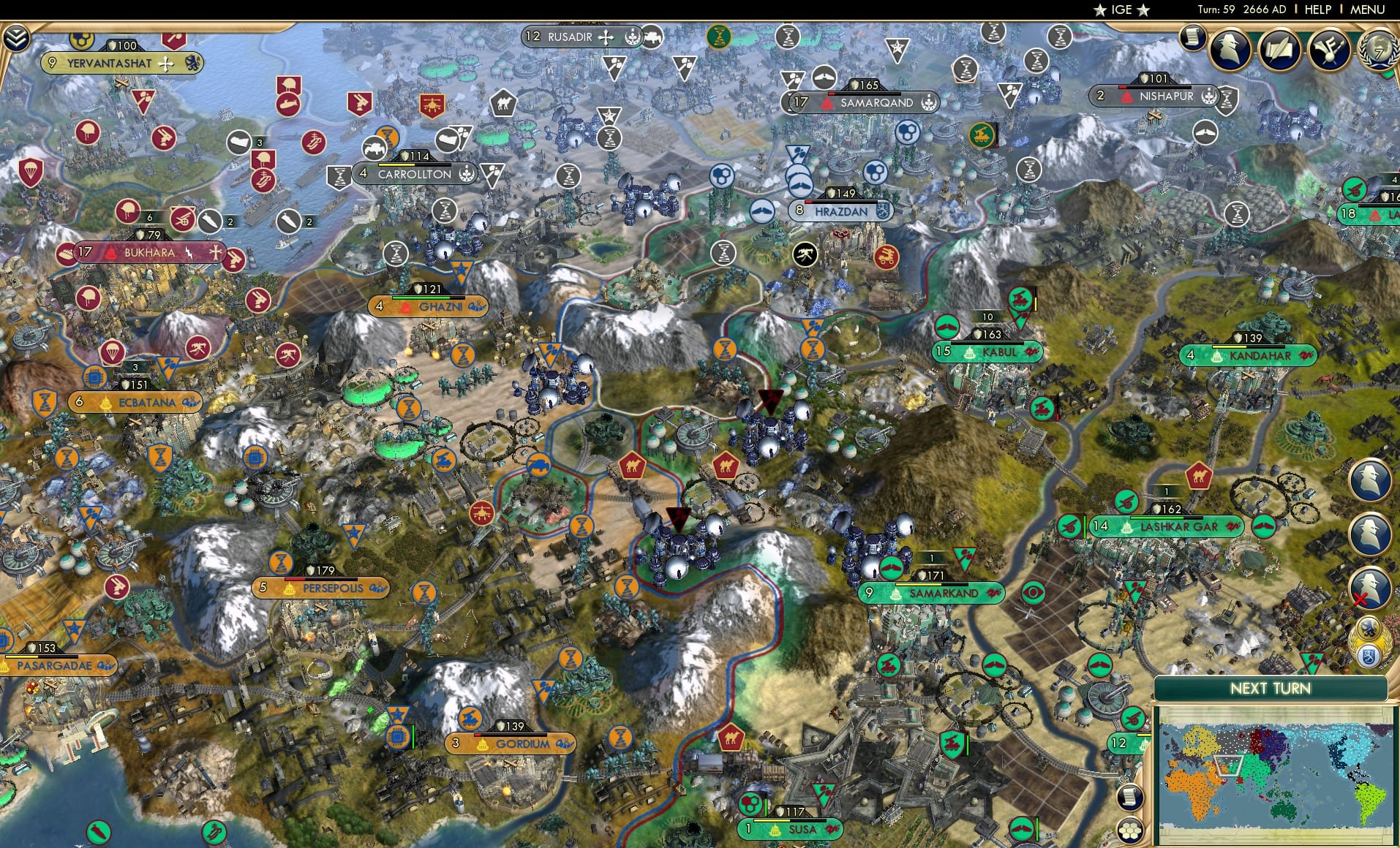Open the Culture overview icon

coord(1328,50)
